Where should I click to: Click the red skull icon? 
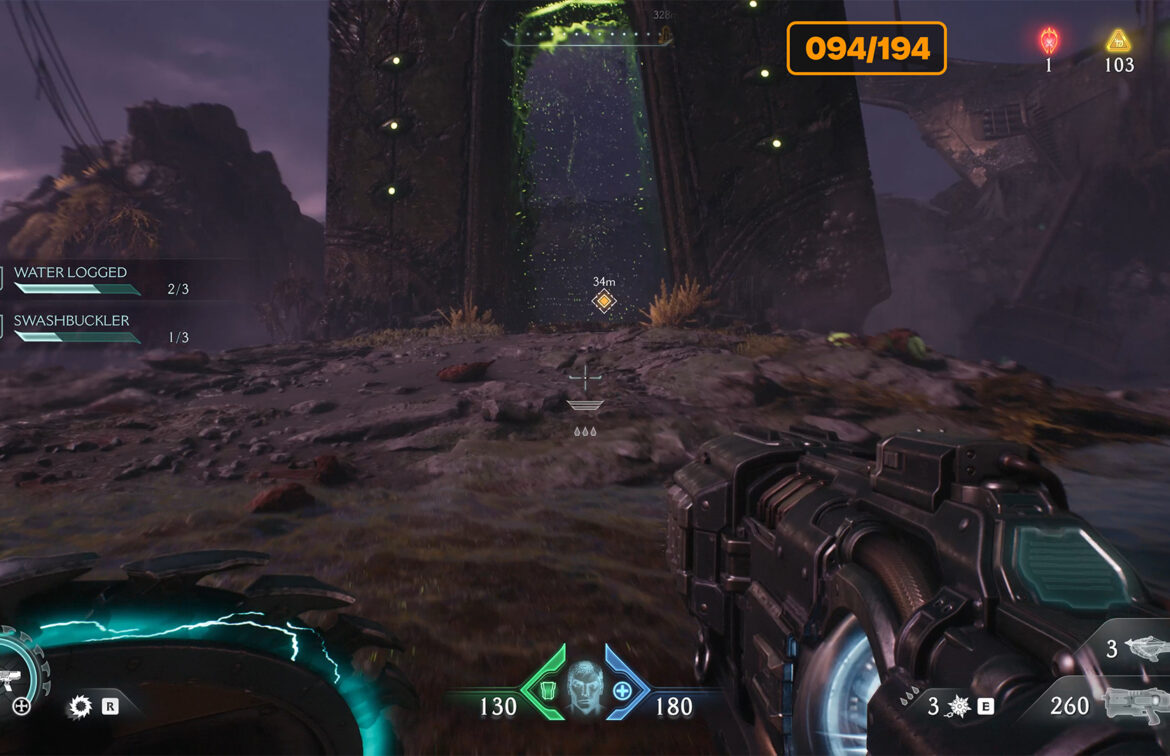click(1049, 41)
